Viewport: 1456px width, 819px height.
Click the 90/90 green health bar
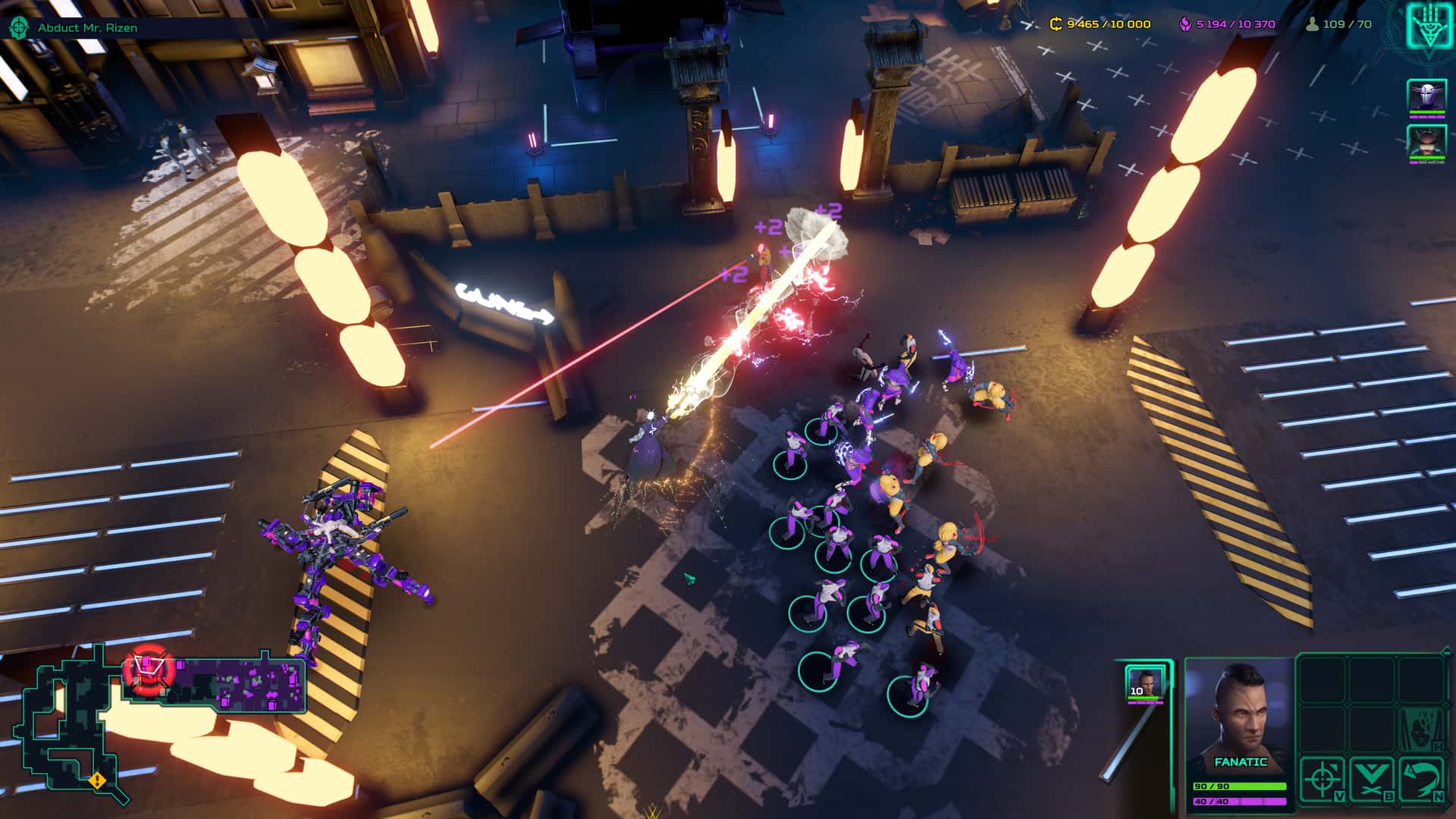[x=1240, y=786]
